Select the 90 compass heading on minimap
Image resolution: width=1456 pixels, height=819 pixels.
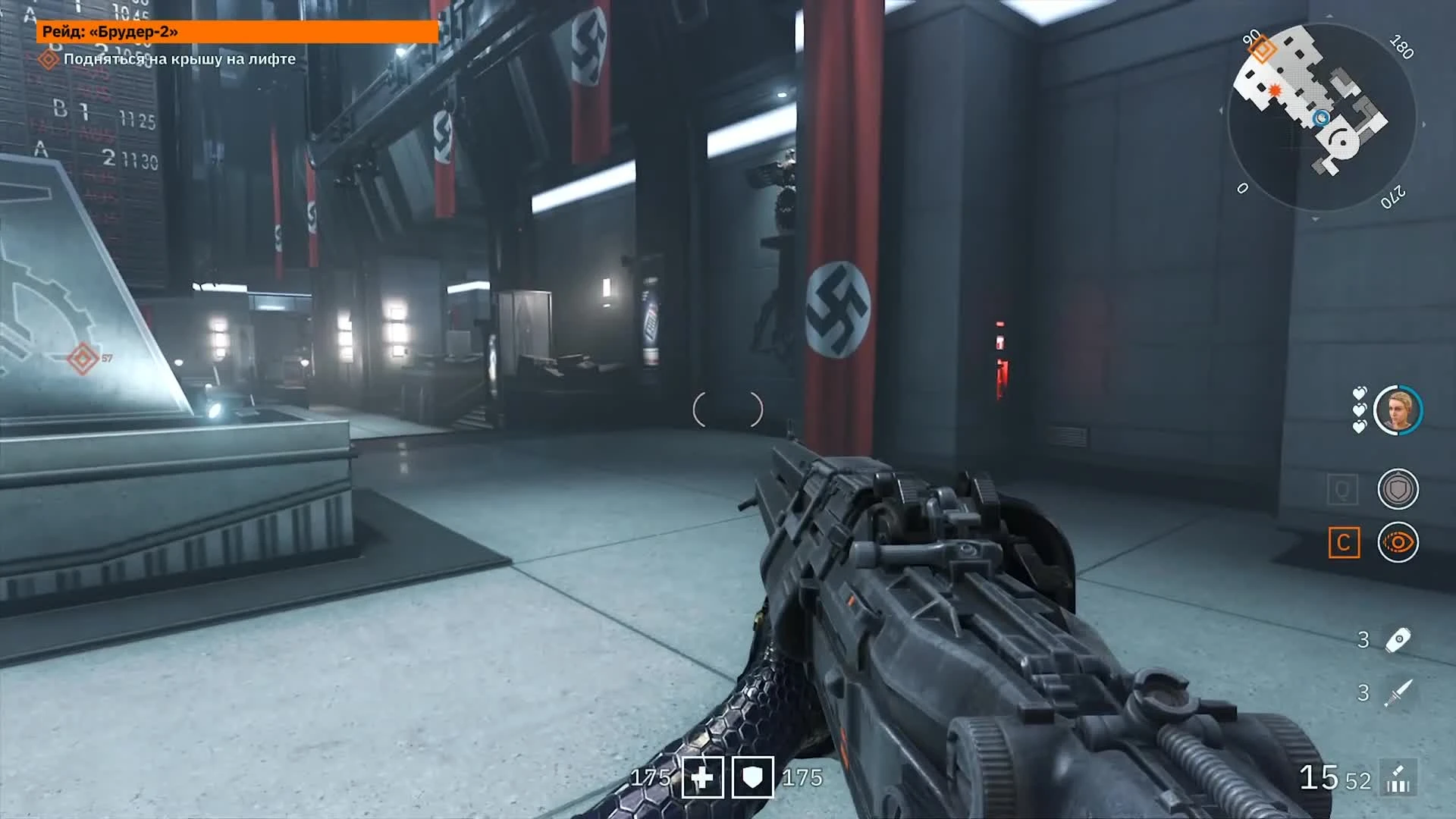click(x=1250, y=37)
